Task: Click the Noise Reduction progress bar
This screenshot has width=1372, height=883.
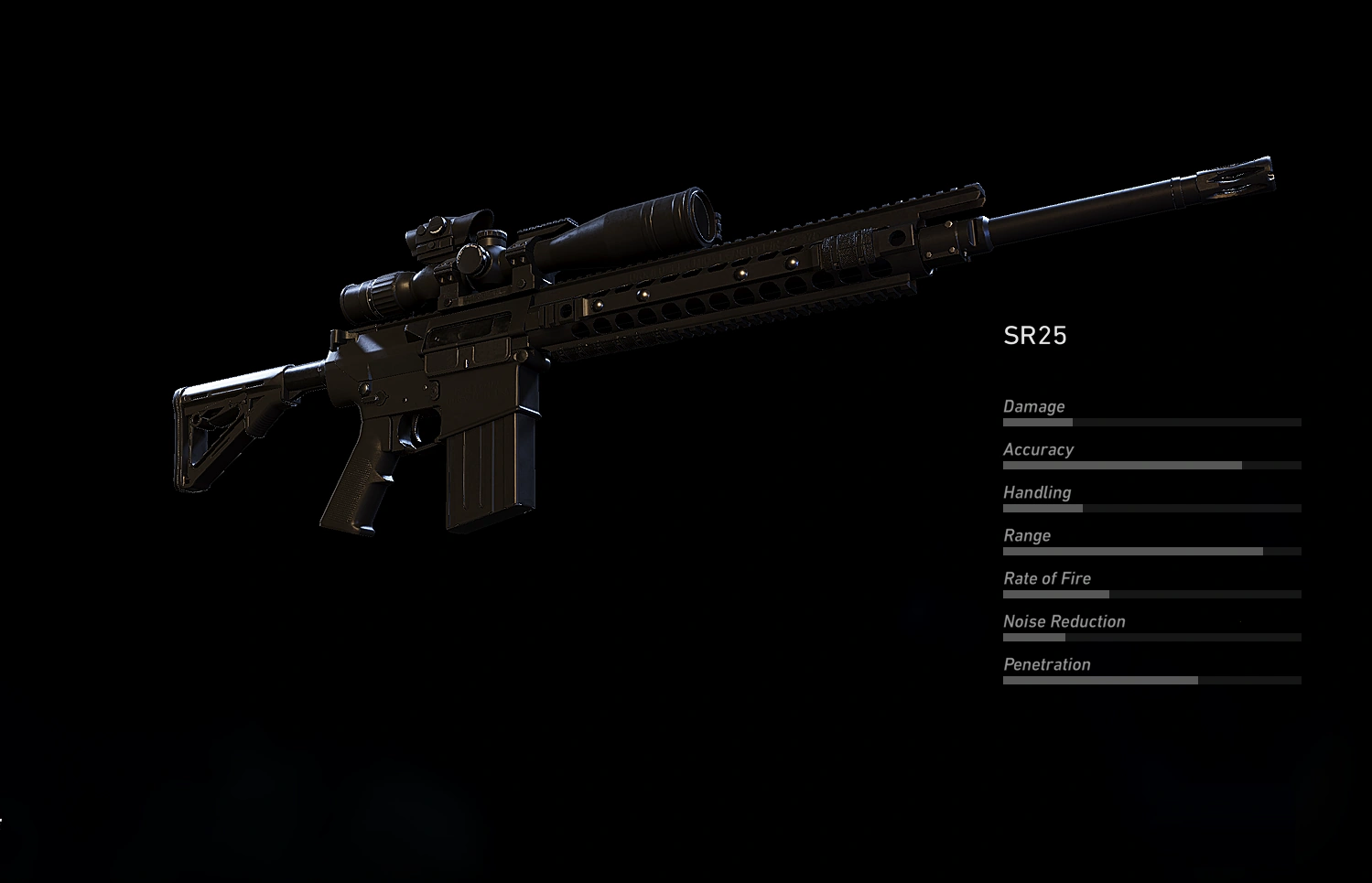Action: tap(1151, 637)
